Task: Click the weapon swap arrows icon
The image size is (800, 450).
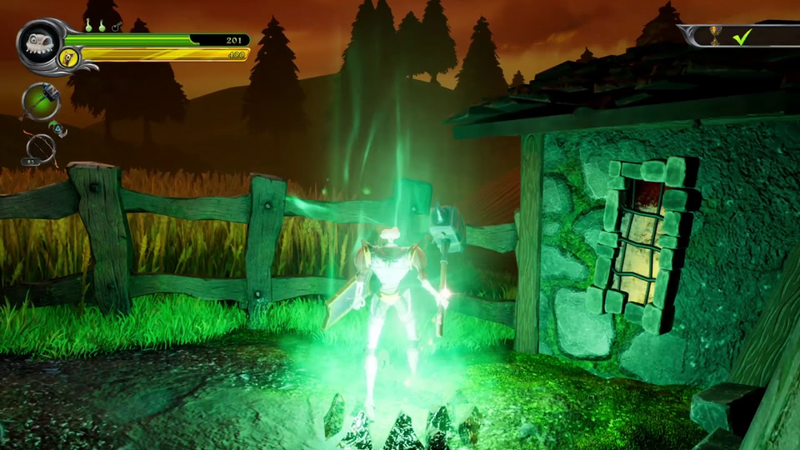Action: [x=59, y=128]
